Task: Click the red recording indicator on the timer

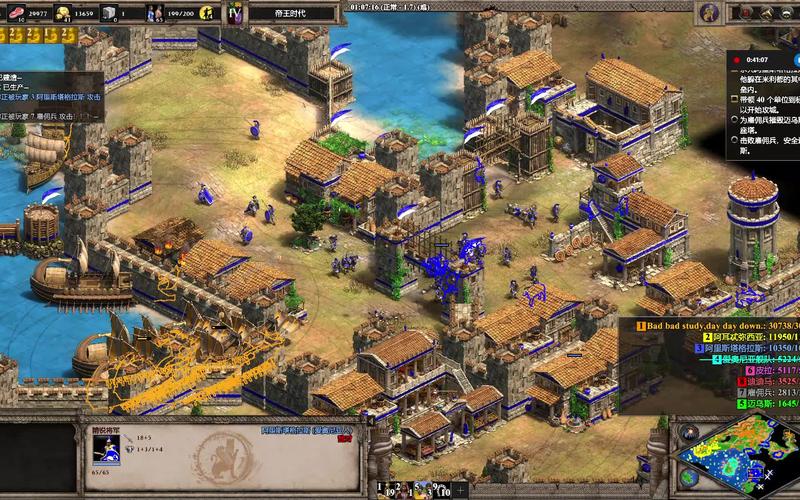Action: click(x=738, y=60)
